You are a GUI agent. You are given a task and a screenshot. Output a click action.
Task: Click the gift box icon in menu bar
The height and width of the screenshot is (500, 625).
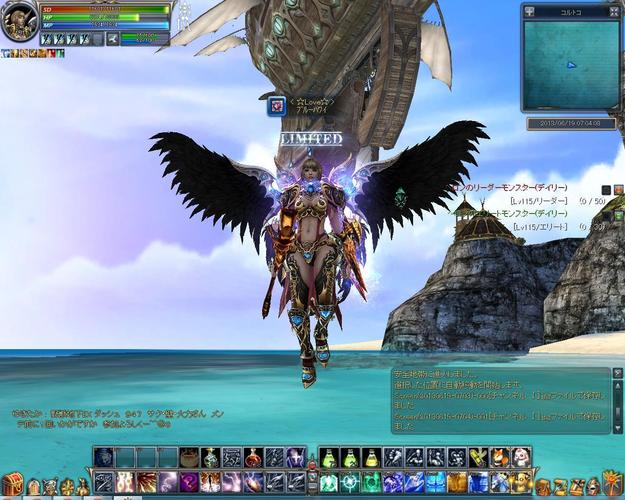(x=542, y=487)
